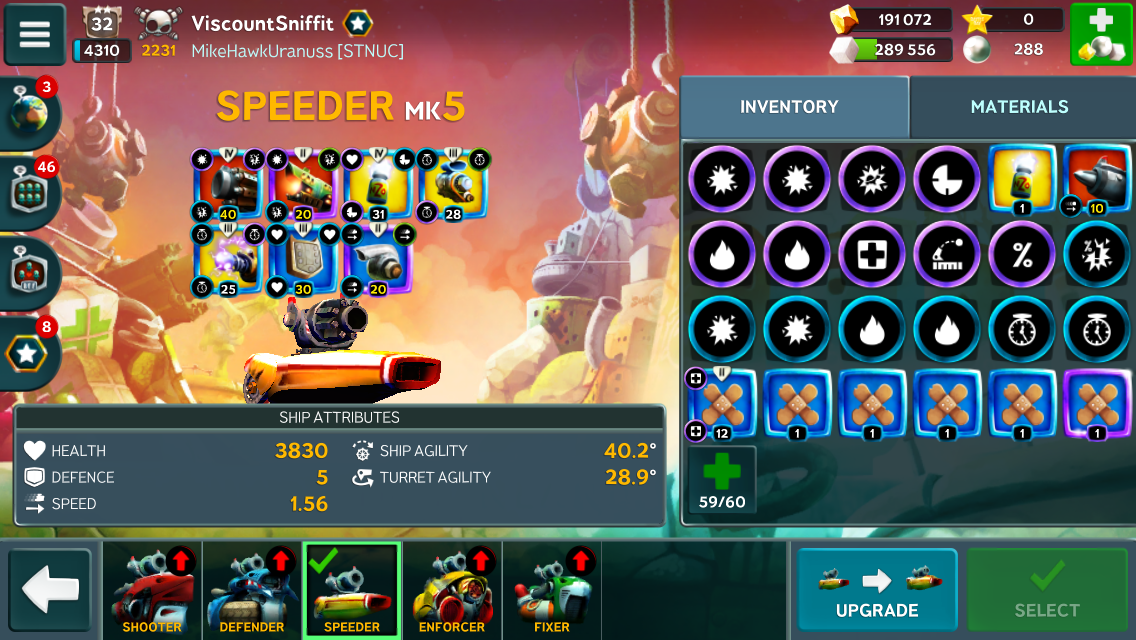The image size is (1136, 640).
Task: Open the Inventory tab
Action: click(x=789, y=107)
